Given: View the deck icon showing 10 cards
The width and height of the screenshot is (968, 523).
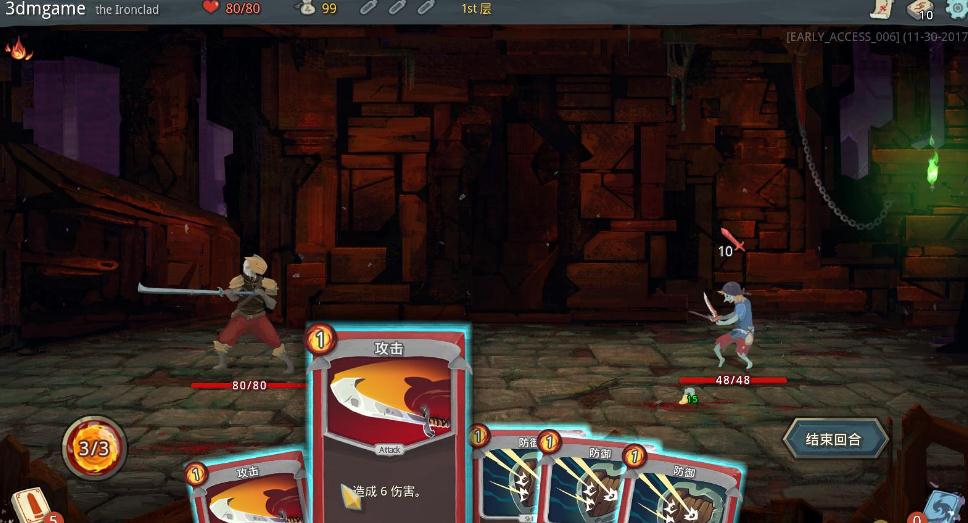Looking at the screenshot, I should [919, 9].
